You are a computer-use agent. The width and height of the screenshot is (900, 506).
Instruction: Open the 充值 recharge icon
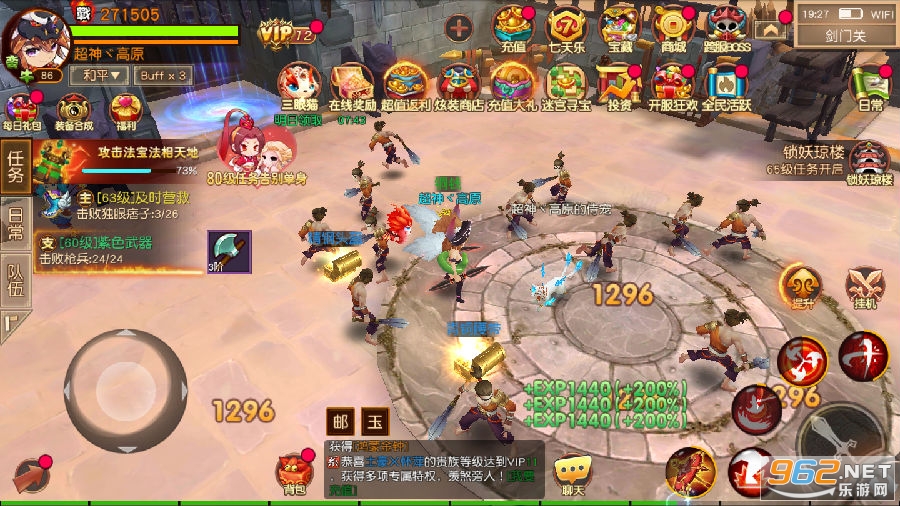click(514, 27)
